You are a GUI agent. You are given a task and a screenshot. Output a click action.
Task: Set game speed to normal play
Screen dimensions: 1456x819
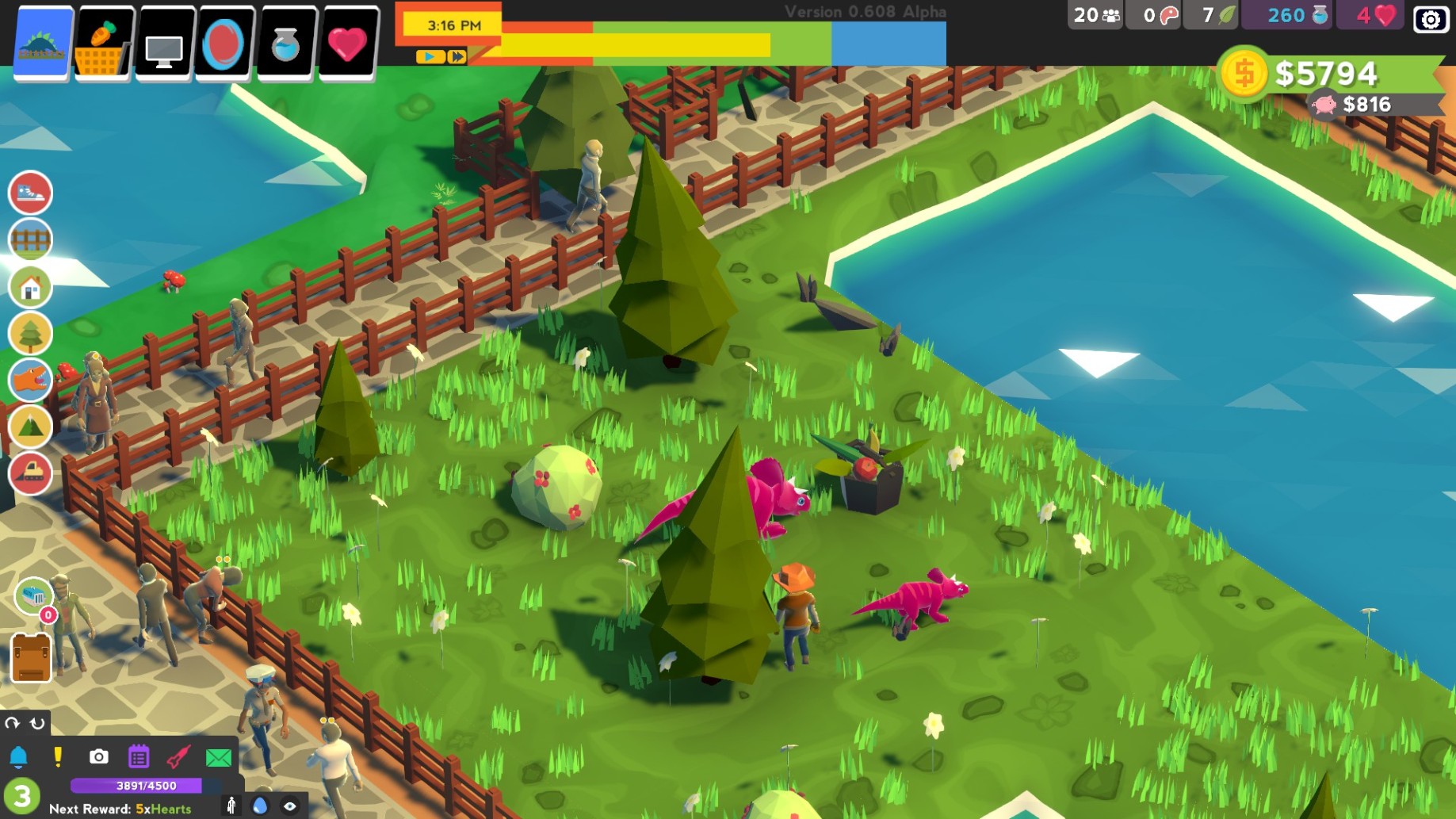tap(430, 57)
